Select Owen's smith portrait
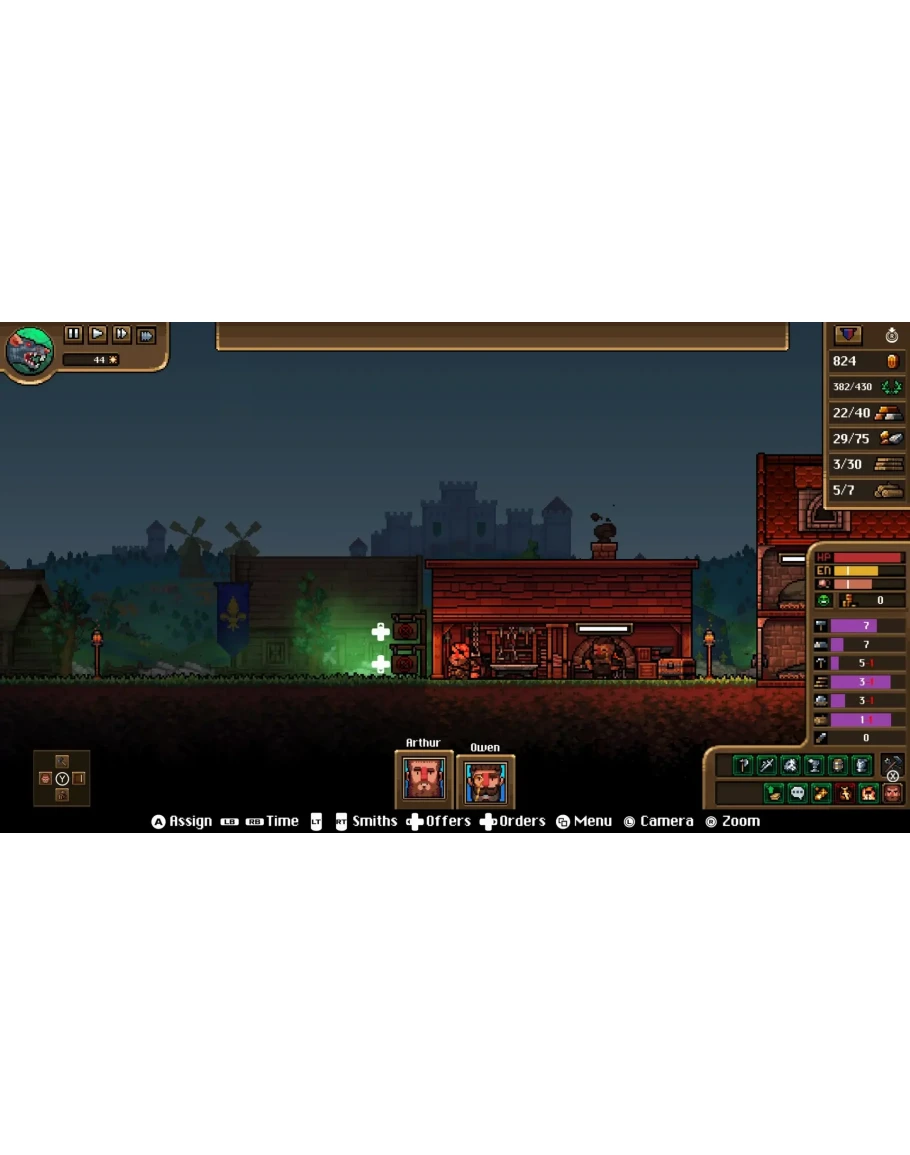The height and width of the screenshot is (1155, 910). (x=485, y=780)
